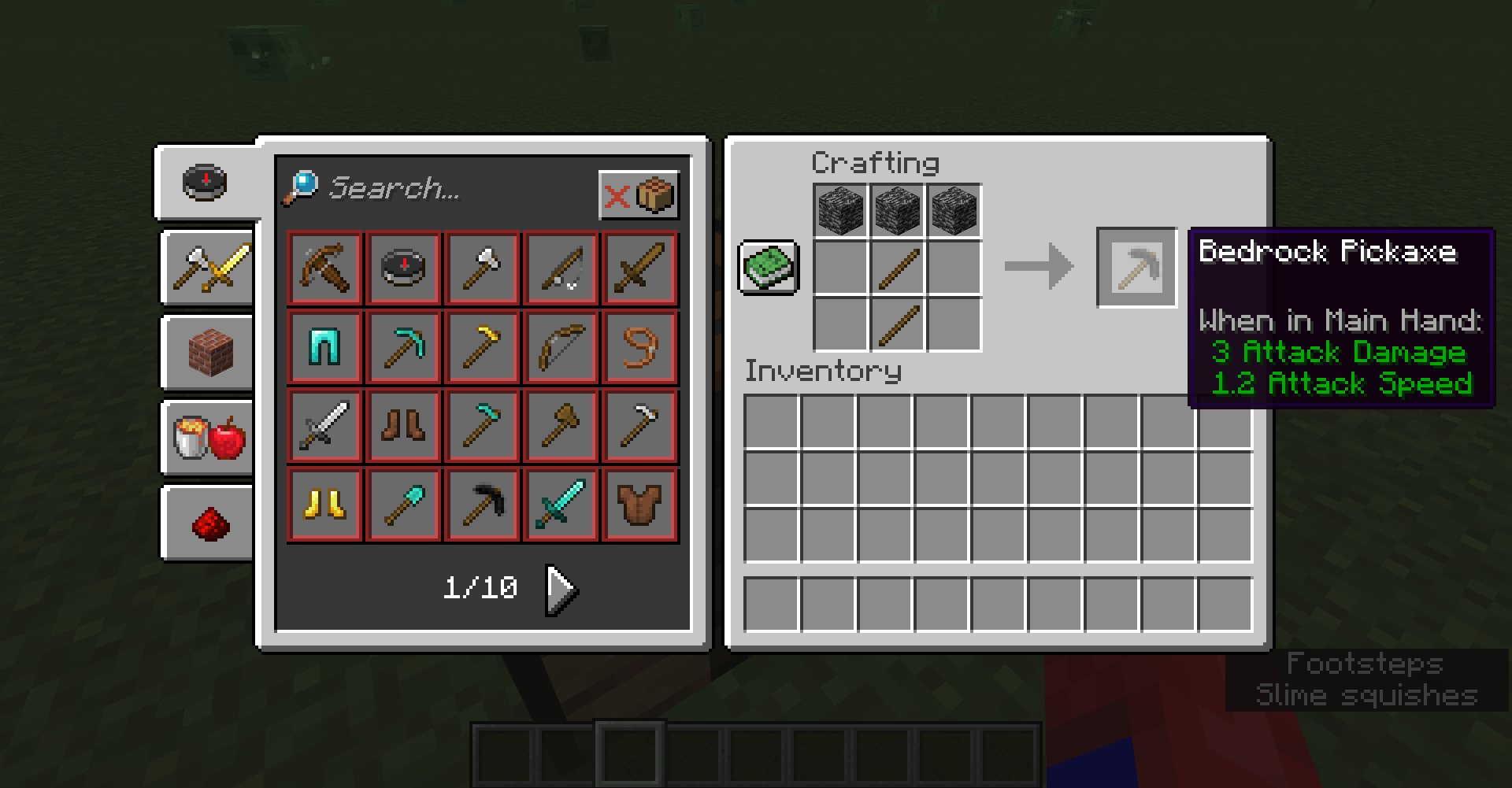Screen dimensions: 1512x788
Task: Open the building blocks tab
Action: click(x=206, y=354)
